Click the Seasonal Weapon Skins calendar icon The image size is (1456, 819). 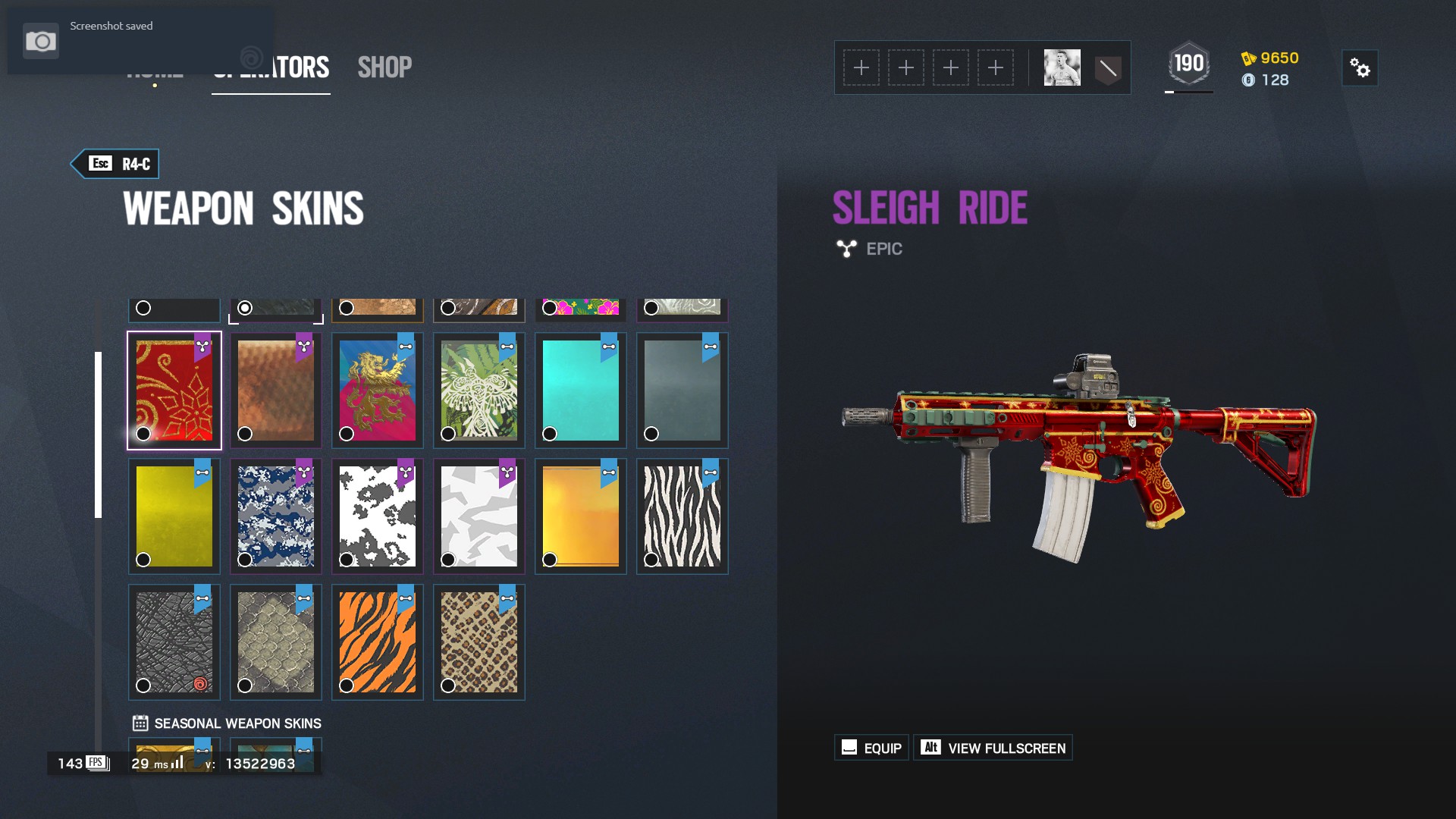click(139, 723)
